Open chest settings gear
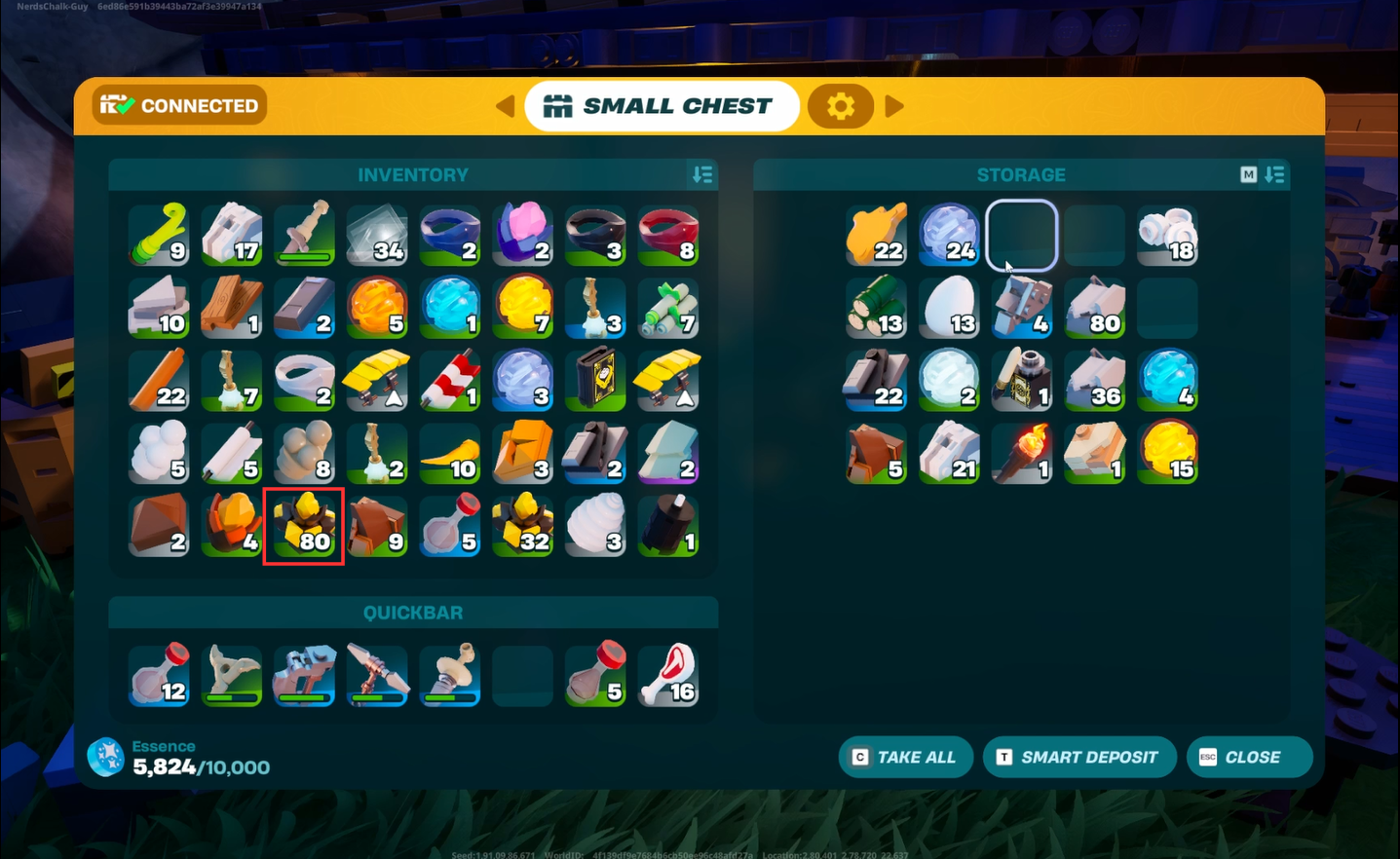 [840, 106]
